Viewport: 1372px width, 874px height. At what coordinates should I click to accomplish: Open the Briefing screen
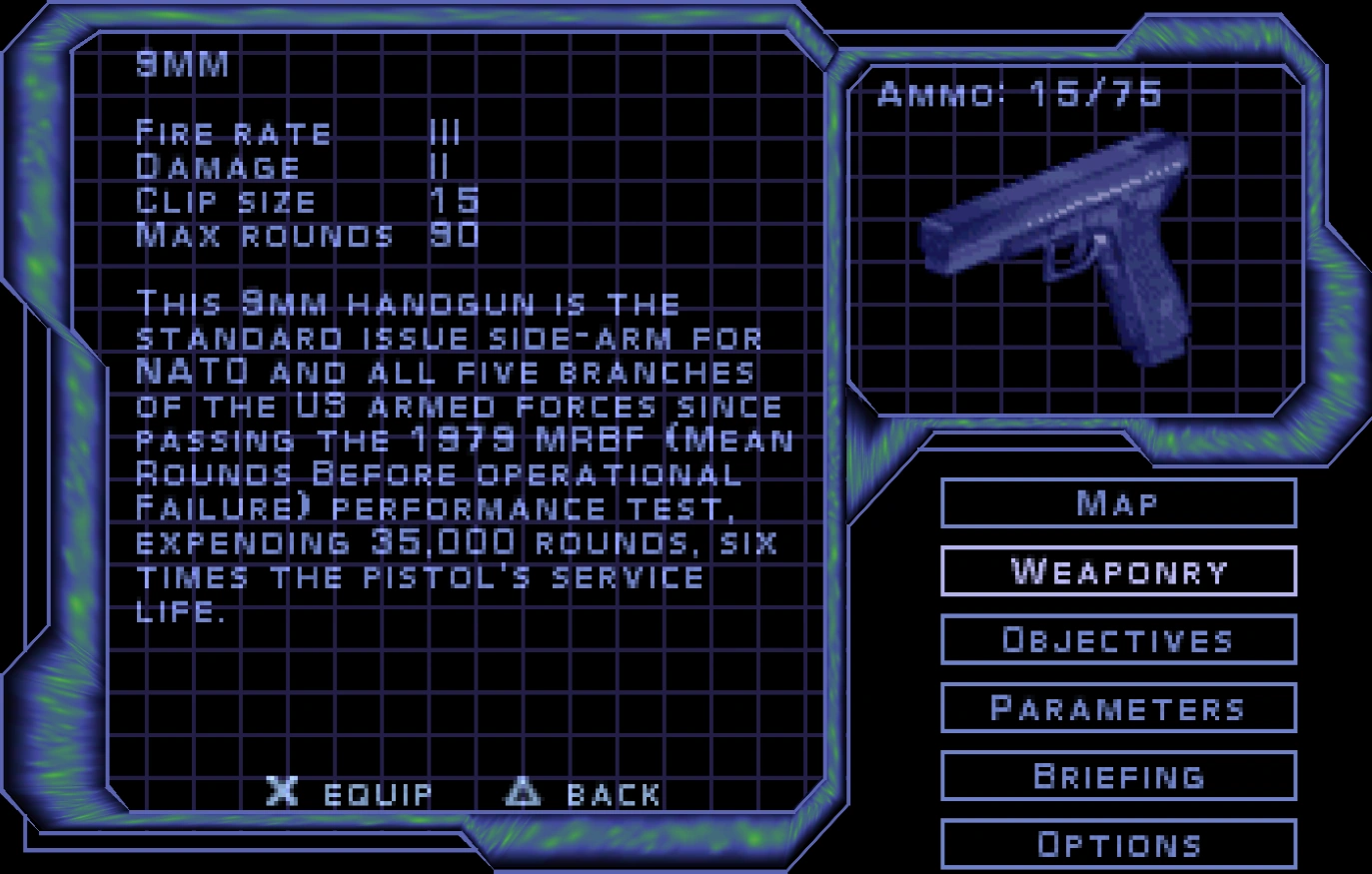(x=1117, y=775)
